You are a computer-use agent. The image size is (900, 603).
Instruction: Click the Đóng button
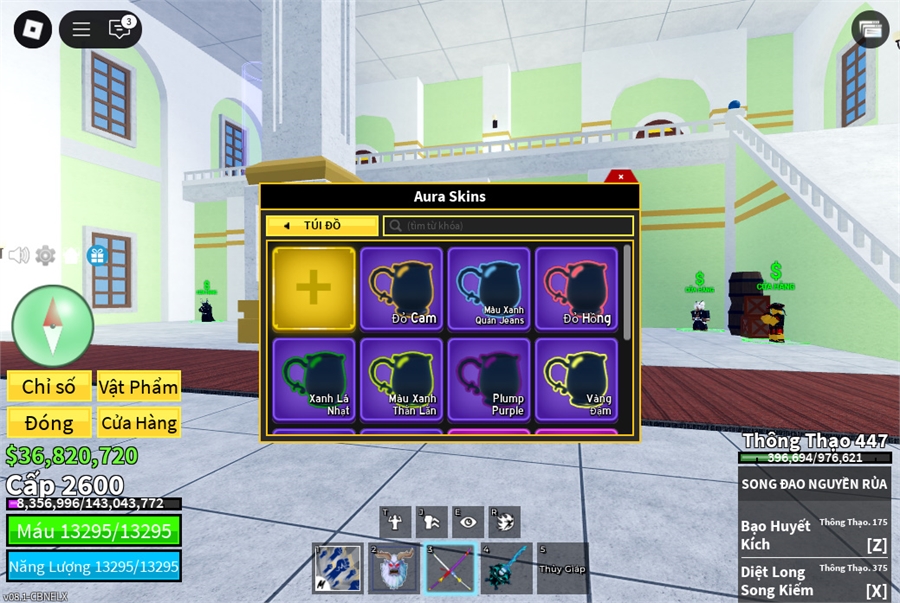pyautogui.click(x=49, y=423)
